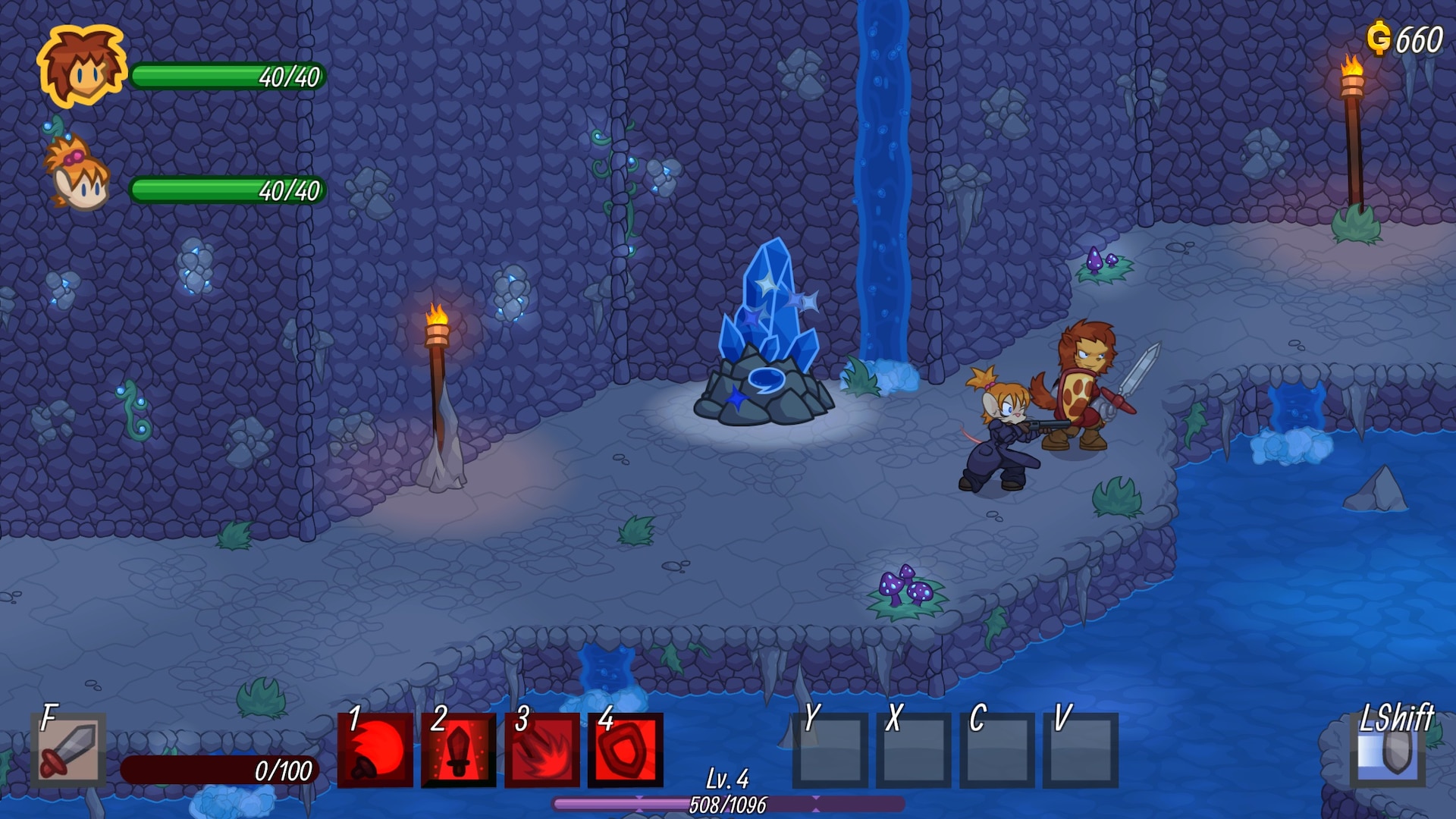
Task: Select the lion hero portrait
Action: (82, 67)
